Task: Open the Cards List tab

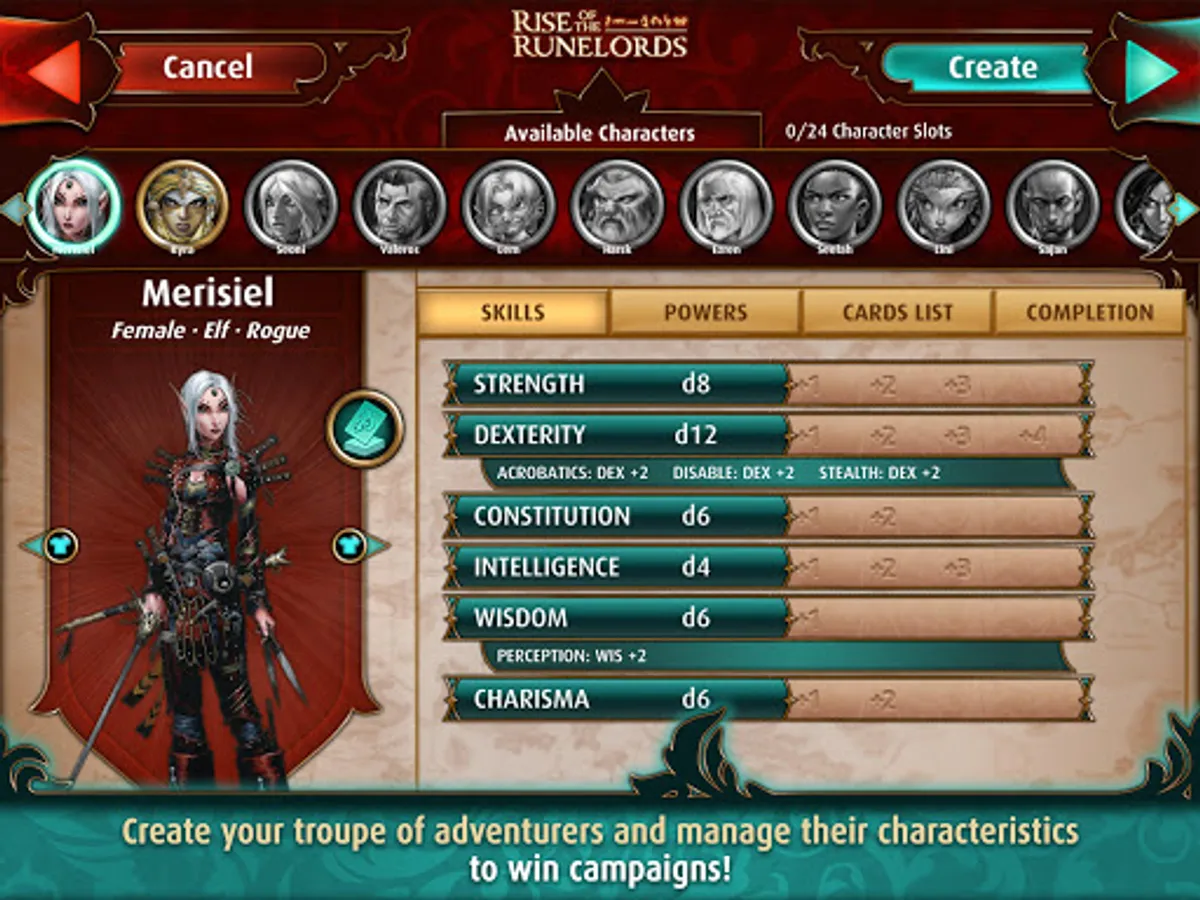Action: point(897,313)
